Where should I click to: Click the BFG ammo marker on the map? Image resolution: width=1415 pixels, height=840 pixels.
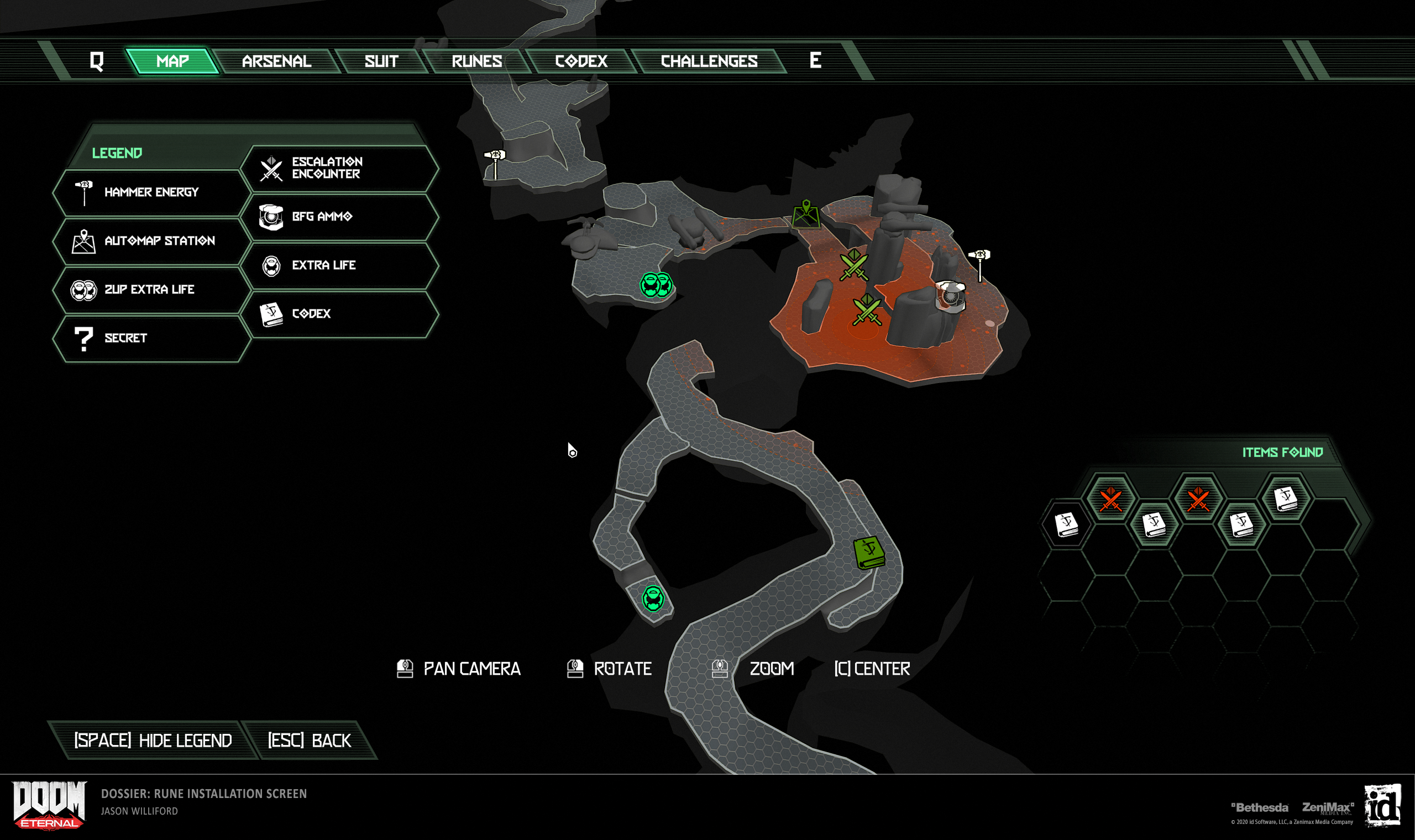(x=950, y=296)
